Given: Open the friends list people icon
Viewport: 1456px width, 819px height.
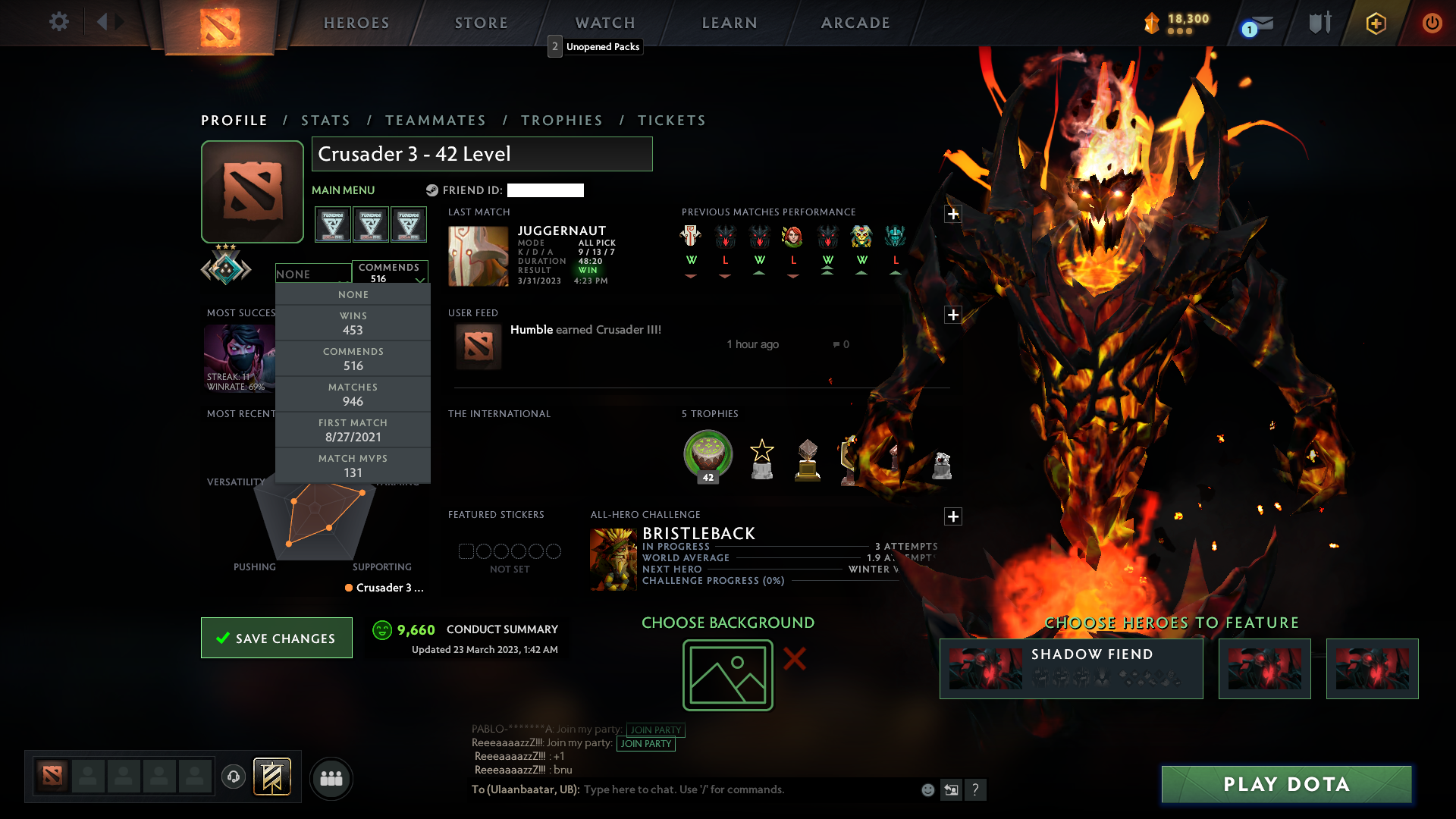Looking at the screenshot, I should [x=331, y=778].
